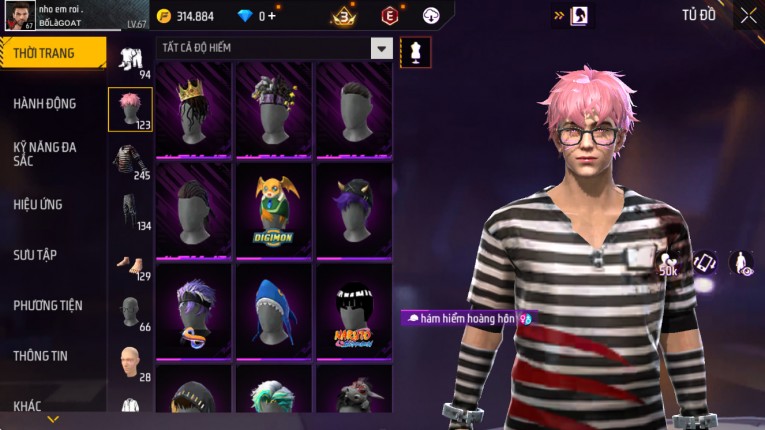The height and width of the screenshot is (430, 765).
Task: Switch to the PHƯƠNG TIỆN tab
Action: [x=48, y=305]
